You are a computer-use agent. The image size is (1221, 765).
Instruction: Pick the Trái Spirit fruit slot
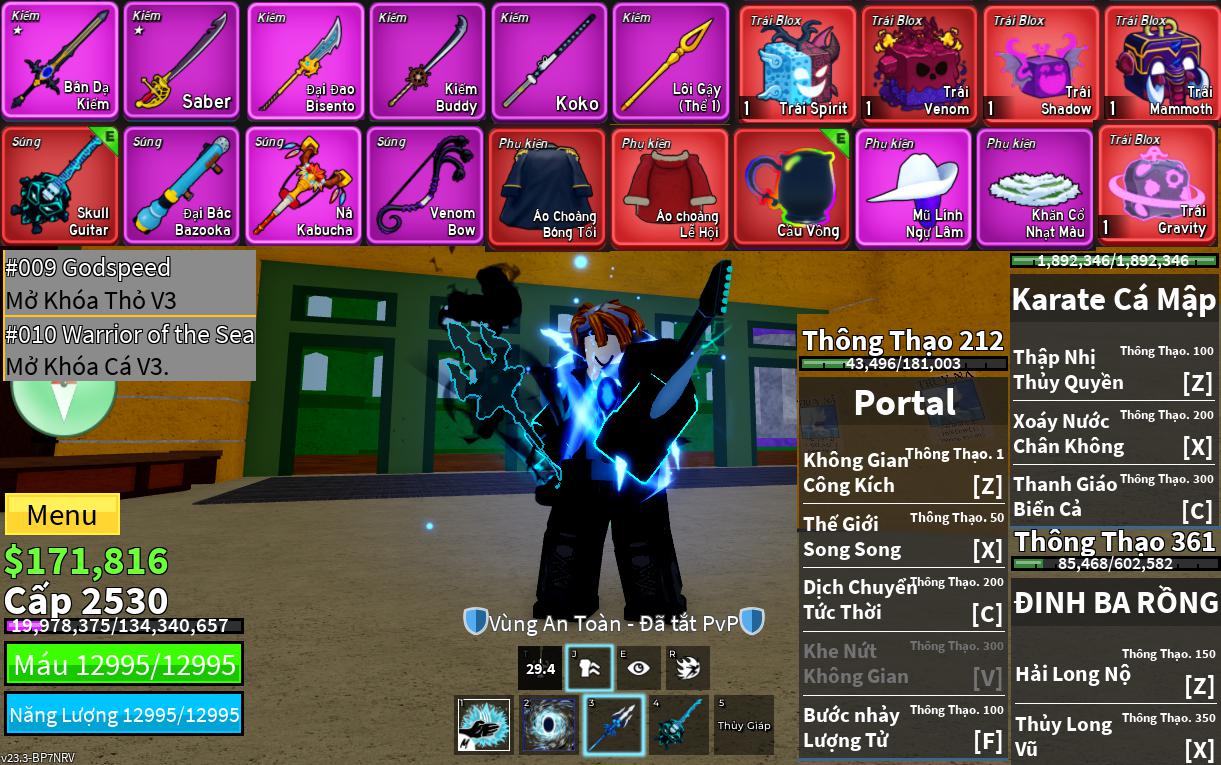(x=797, y=64)
